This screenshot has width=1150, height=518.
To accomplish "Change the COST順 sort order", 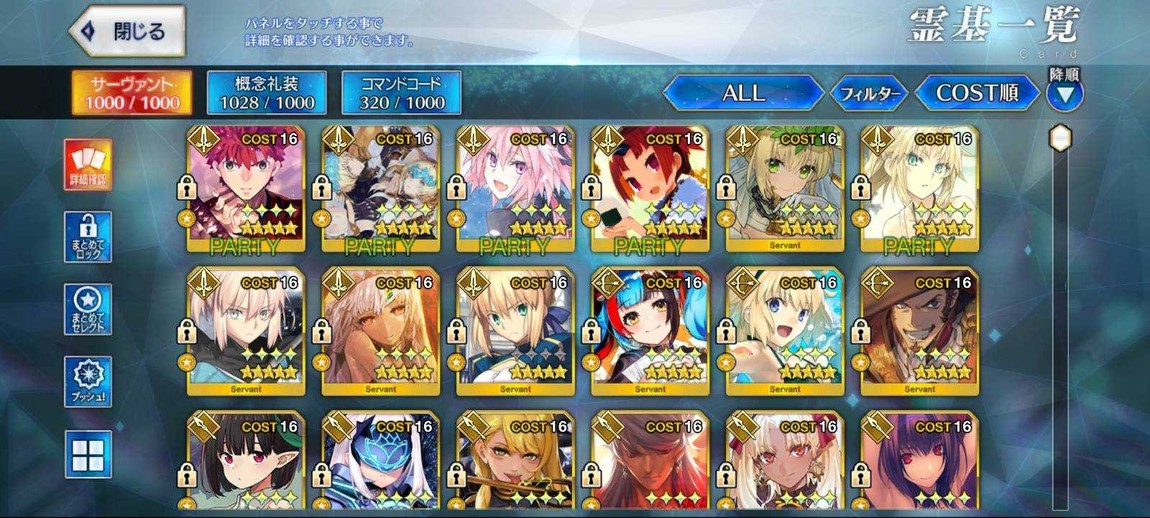I will 976,93.
